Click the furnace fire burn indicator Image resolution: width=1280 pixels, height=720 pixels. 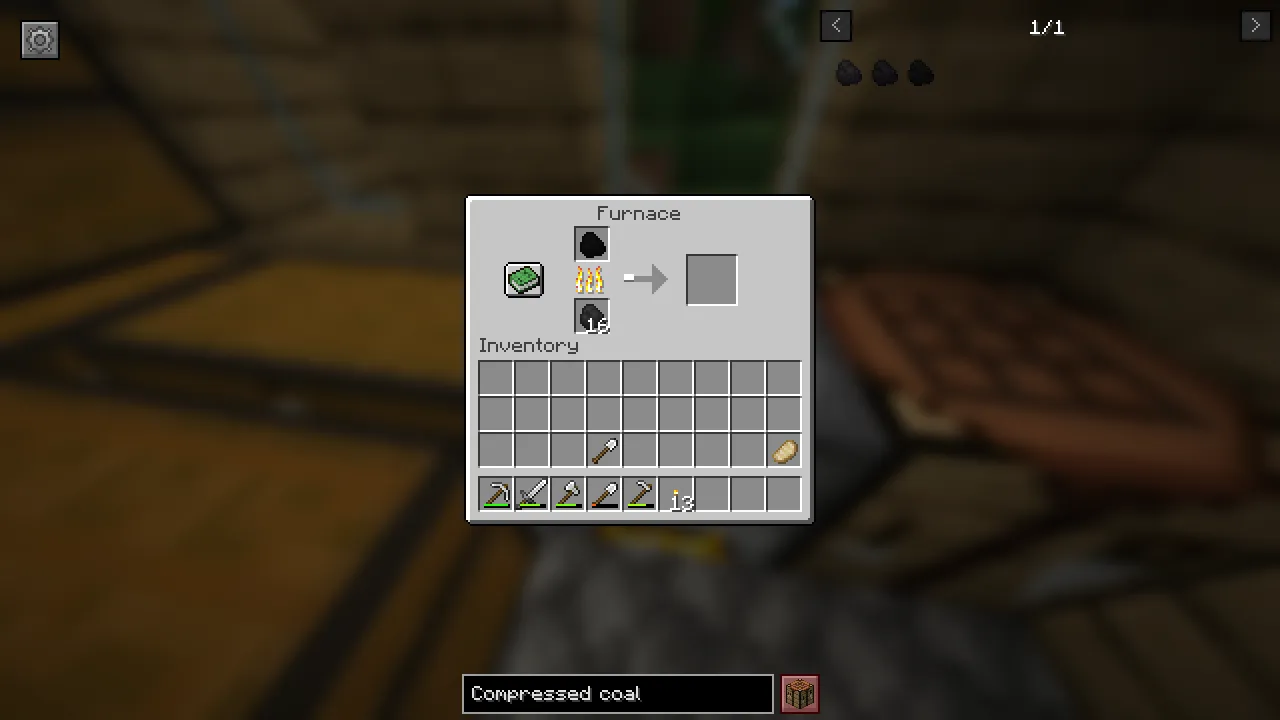point(591,280)
